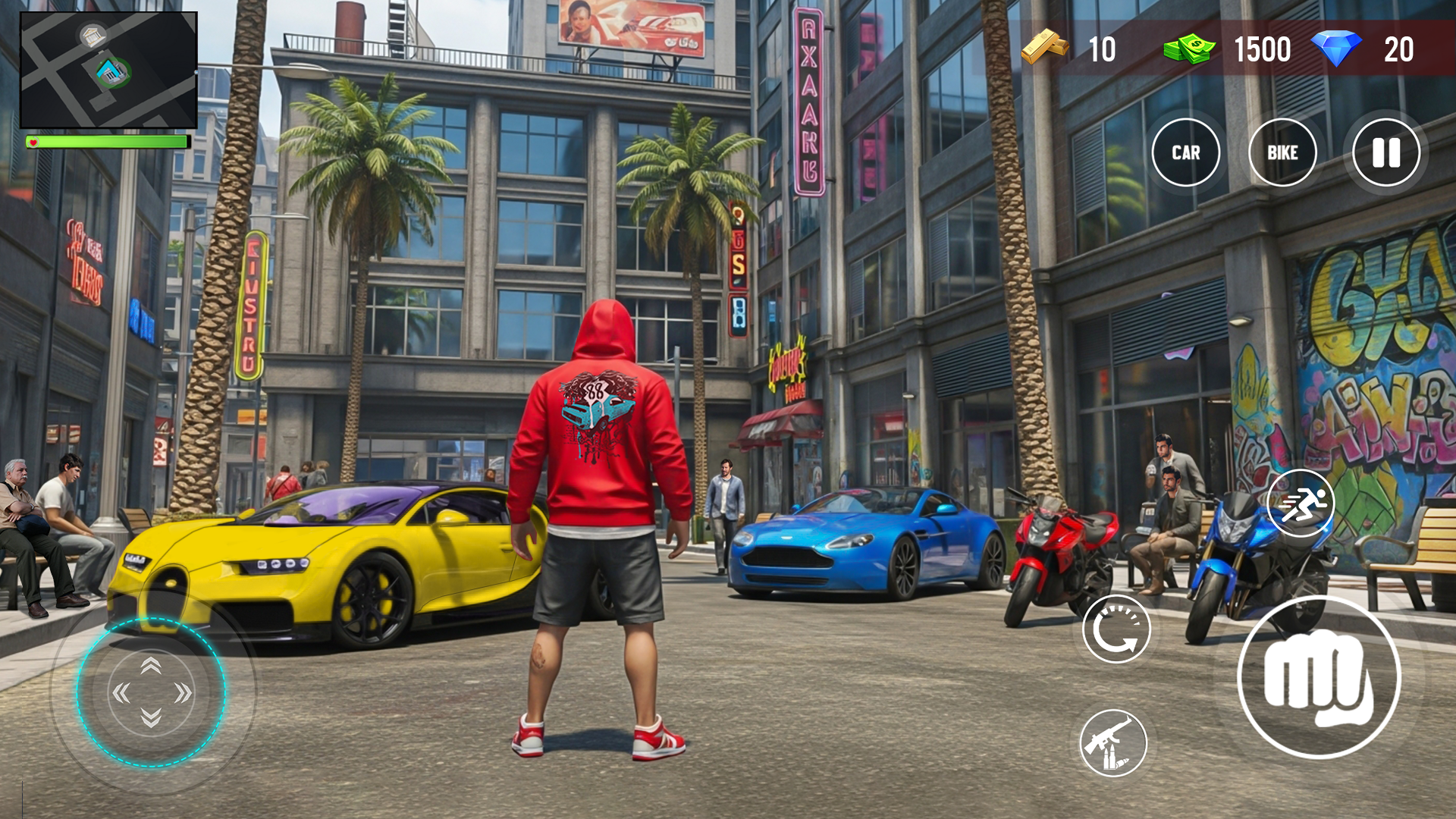Open the BIKE vehicle spawn menu

click(1284, 152)
